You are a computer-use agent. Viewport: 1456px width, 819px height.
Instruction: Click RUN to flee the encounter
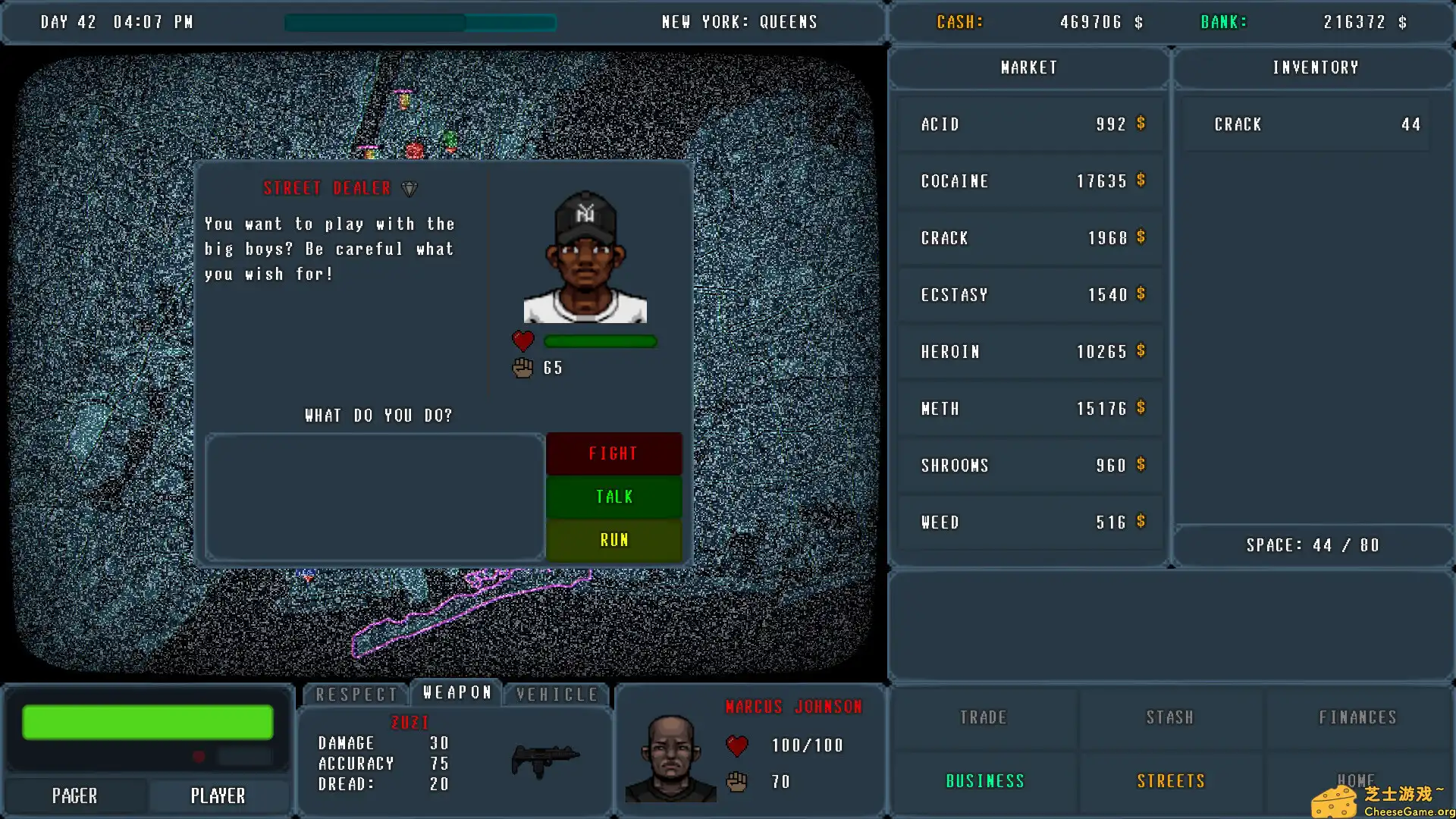[613, 539]
